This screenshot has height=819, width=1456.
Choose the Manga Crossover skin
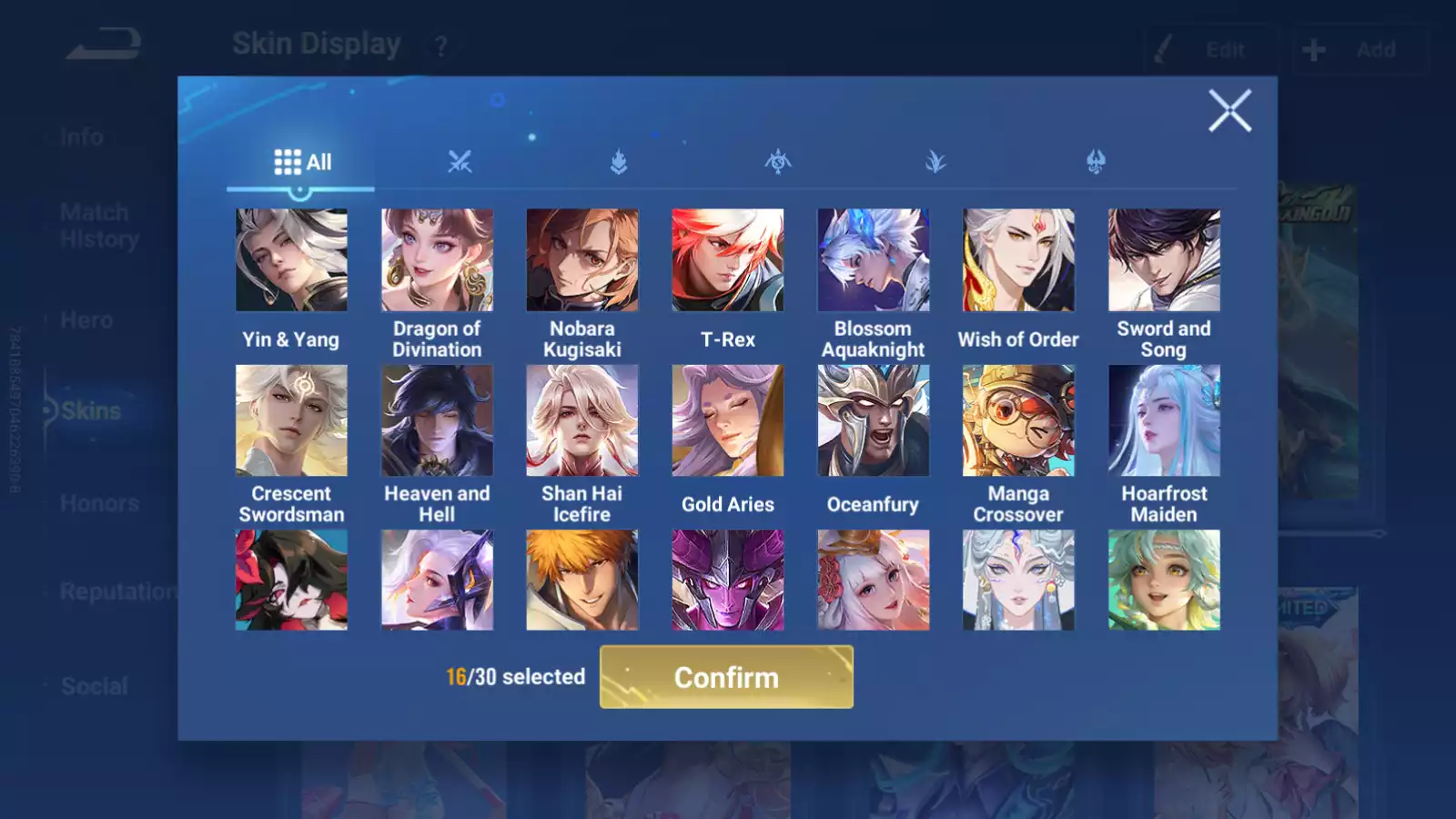tap(1018, 420)
